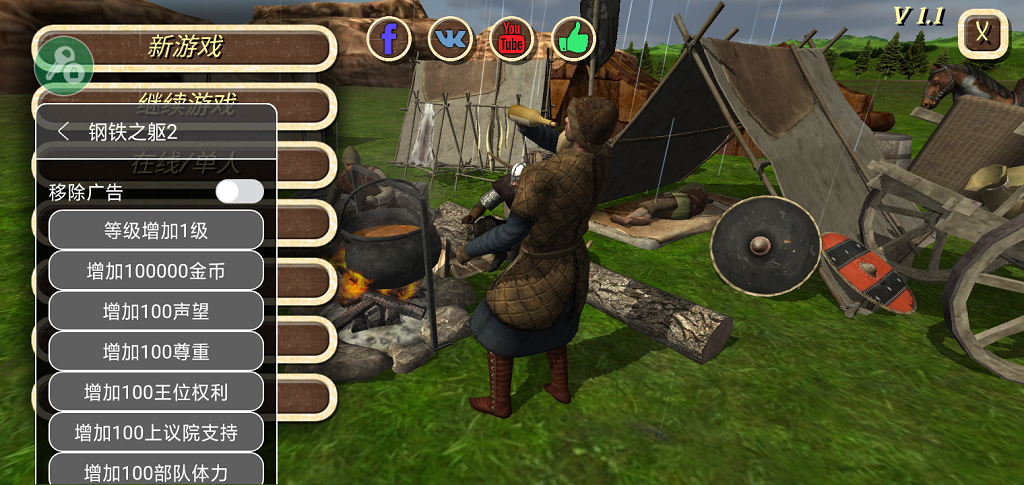
Task: Choose the 增加100000金币 option
Action: tap(156, 271)
